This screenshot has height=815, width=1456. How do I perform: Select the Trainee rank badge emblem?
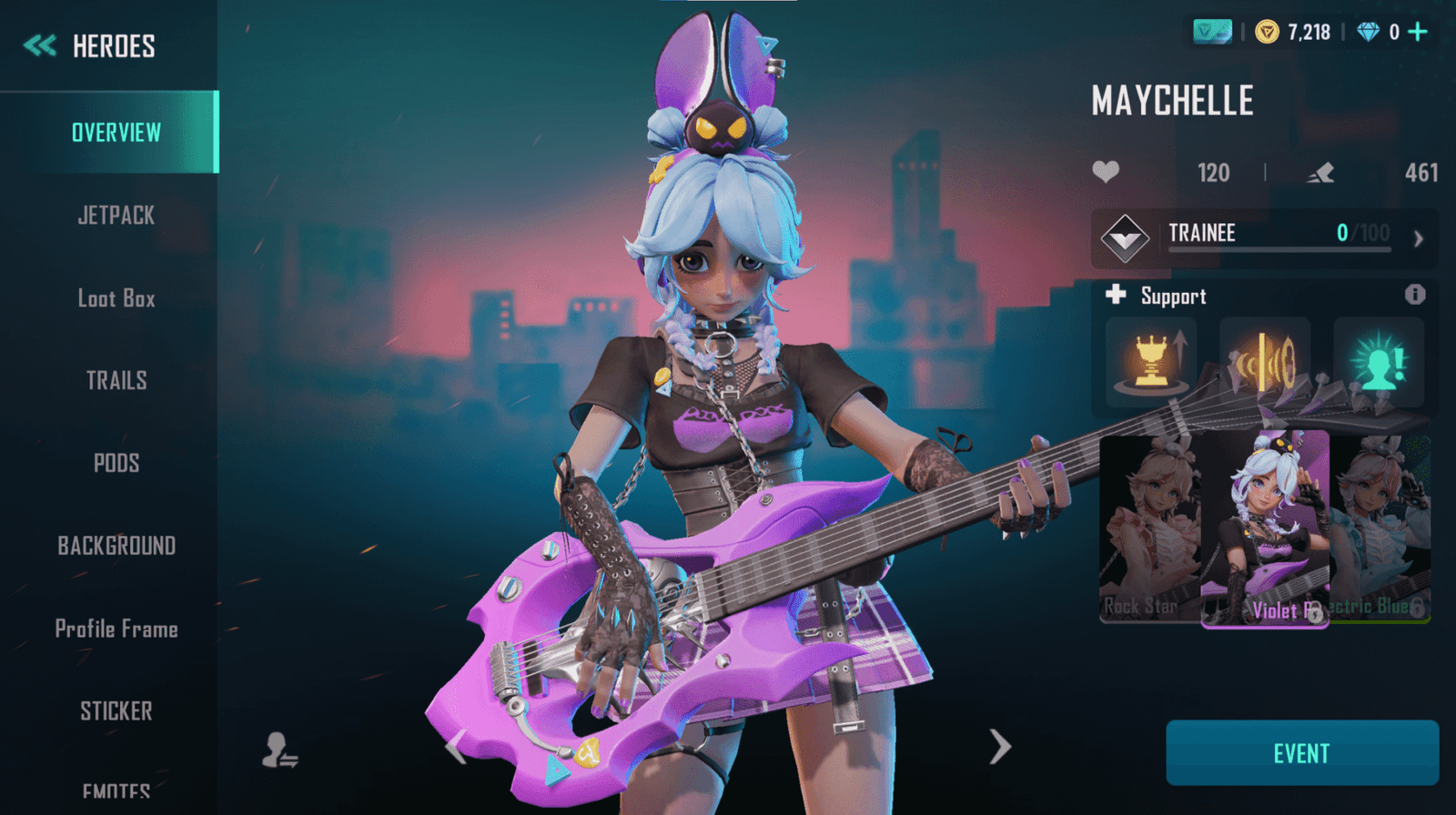click(1121, 235)
